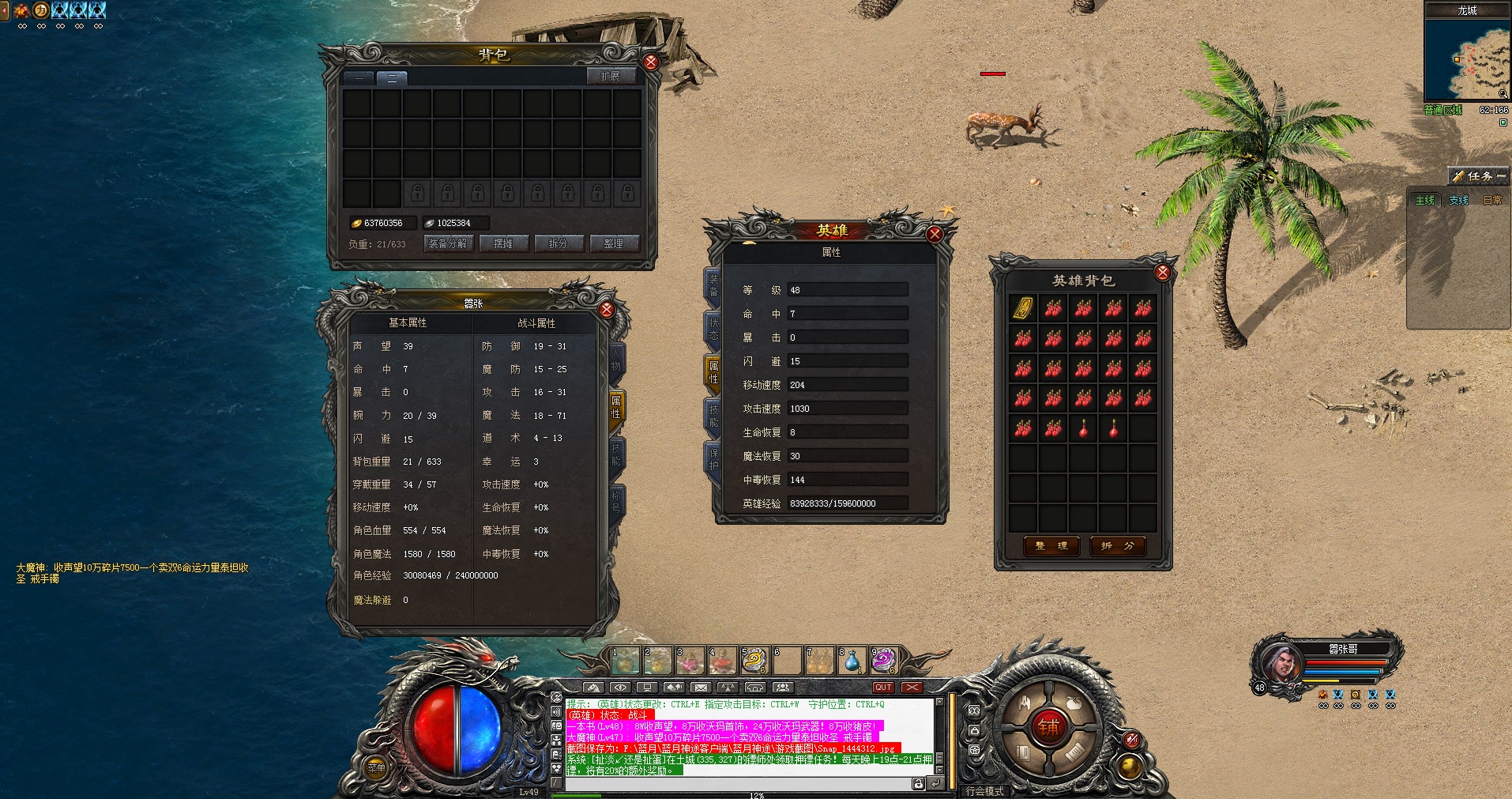Open the 称号 title tab

(616, 501)
